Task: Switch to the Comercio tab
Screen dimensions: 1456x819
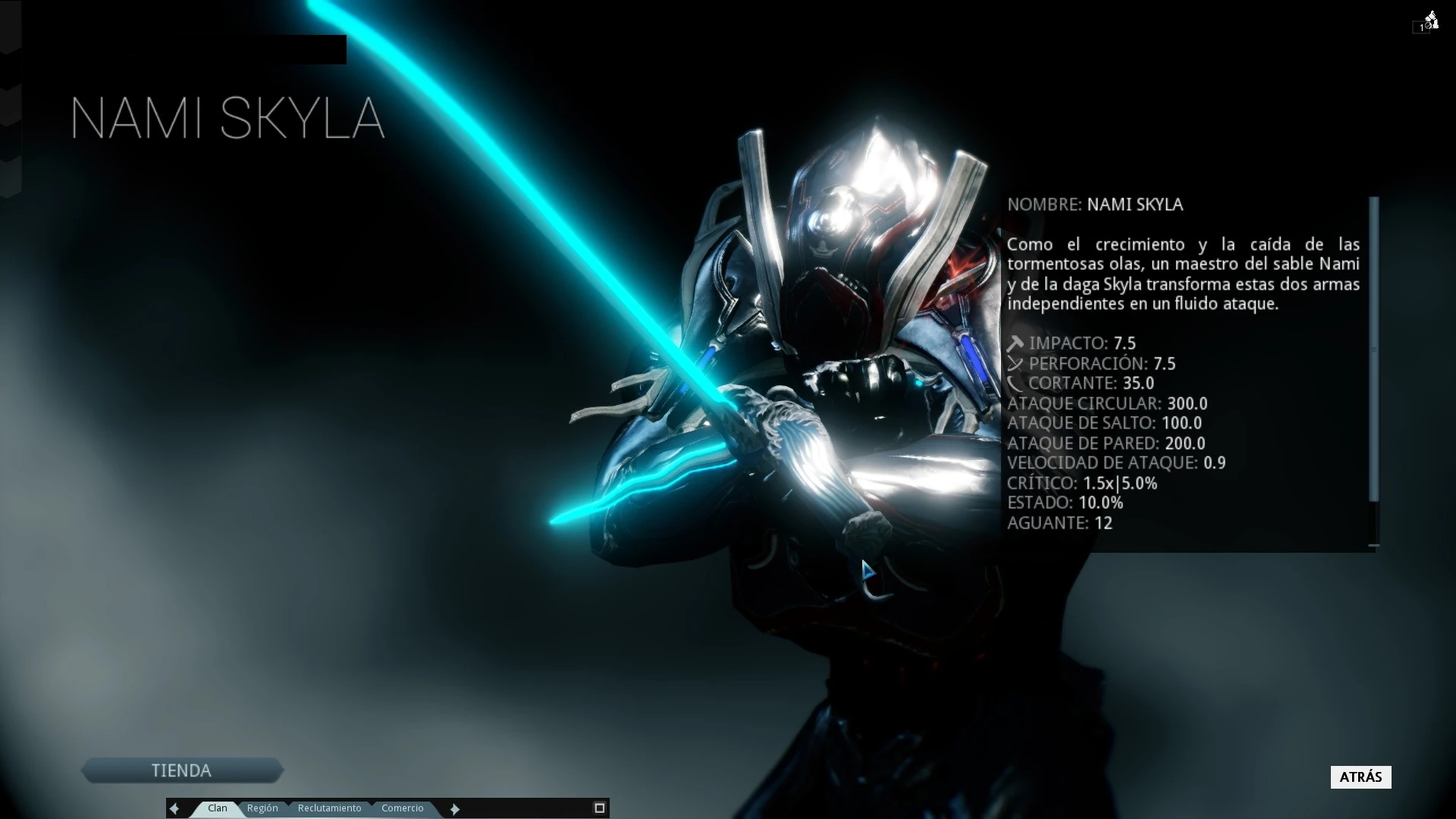Action: pyautogui.click(x=403, y=808)
